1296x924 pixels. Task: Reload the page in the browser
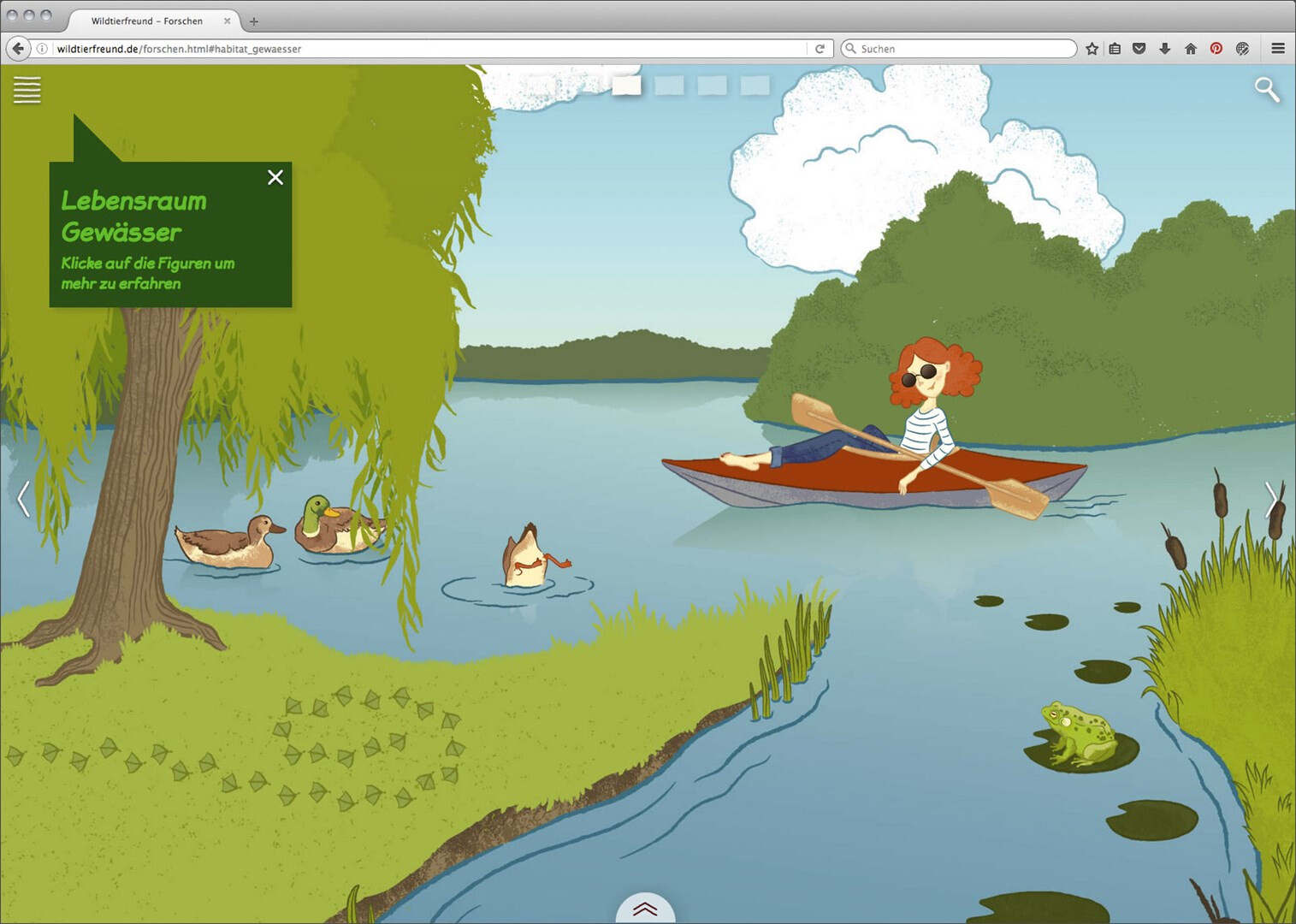[x=820, y=49]
